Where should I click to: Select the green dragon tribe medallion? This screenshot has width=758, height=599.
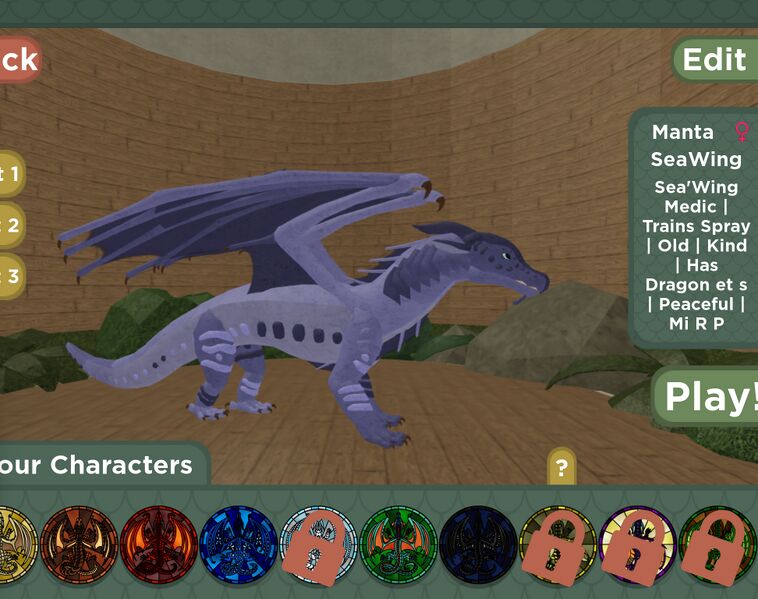point(398,545)
